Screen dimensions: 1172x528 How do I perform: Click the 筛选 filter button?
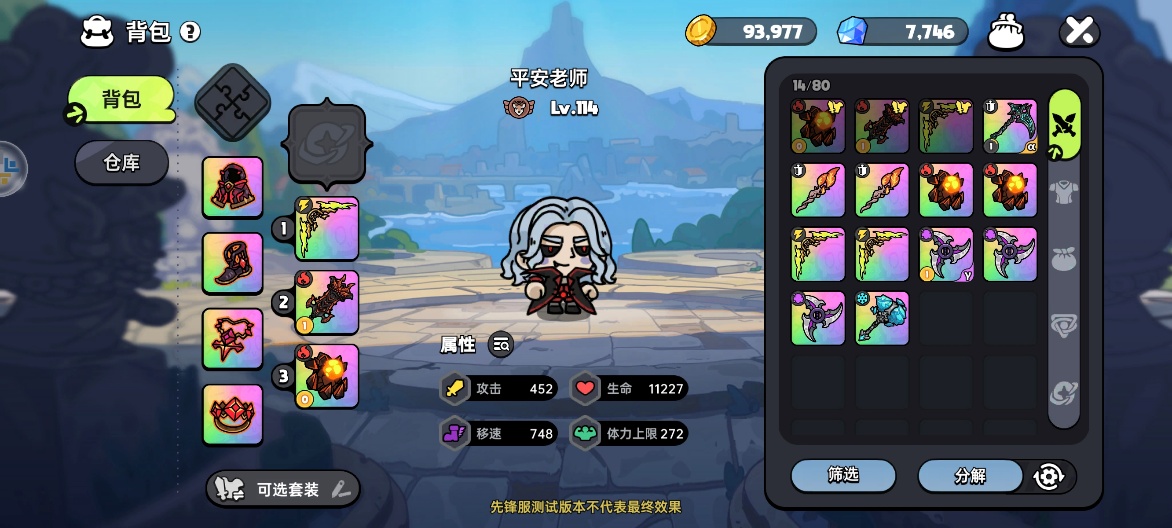[x=843, y=476]
